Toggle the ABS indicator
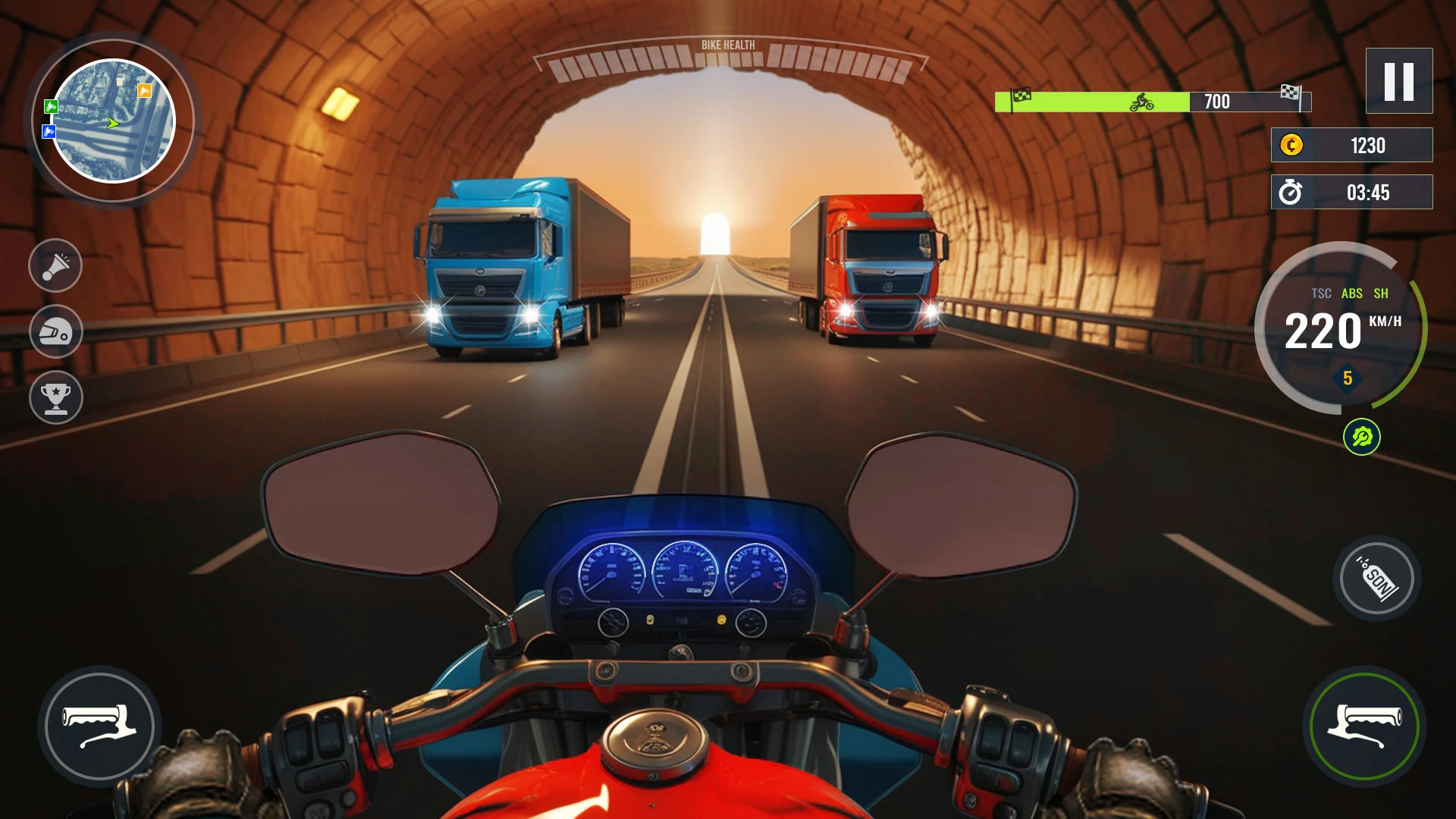The width and height of the screenshot is (1456, 819). 1351,293
